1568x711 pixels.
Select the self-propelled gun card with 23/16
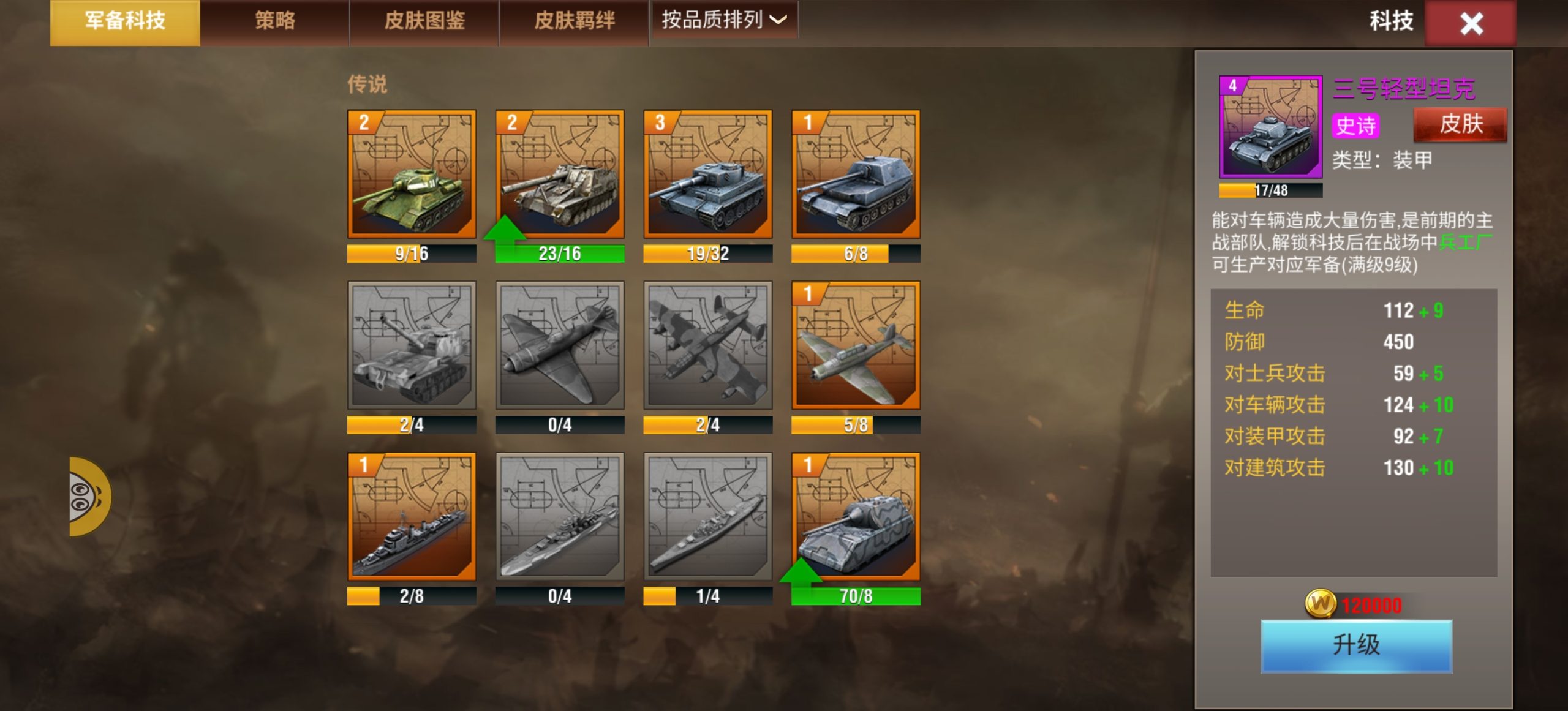coord(560,175)
